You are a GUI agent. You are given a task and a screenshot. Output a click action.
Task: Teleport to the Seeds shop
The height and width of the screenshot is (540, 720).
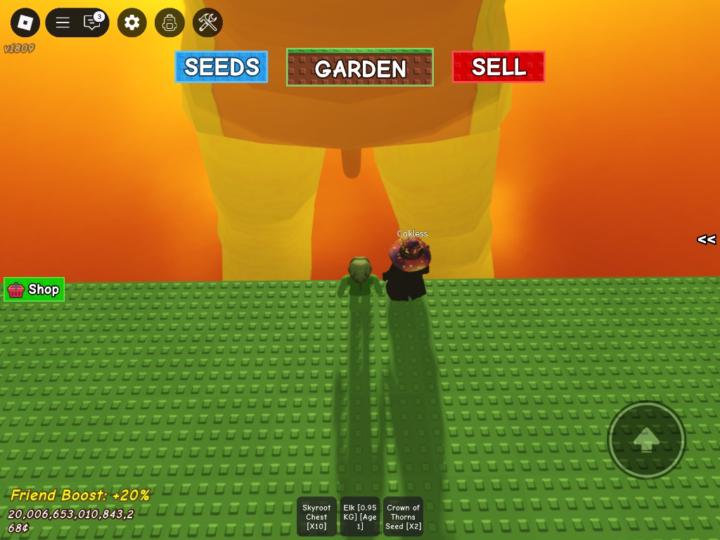221,67
